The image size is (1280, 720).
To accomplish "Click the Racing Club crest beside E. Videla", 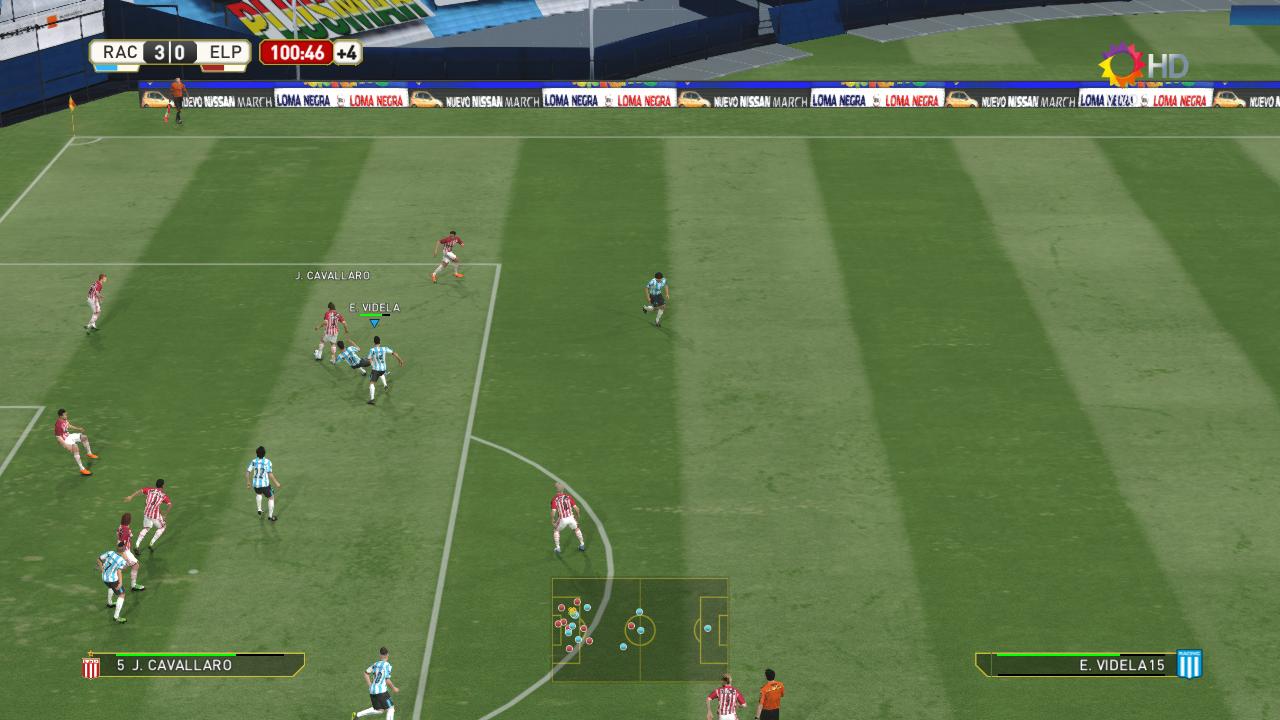I will pos(1189,665).
